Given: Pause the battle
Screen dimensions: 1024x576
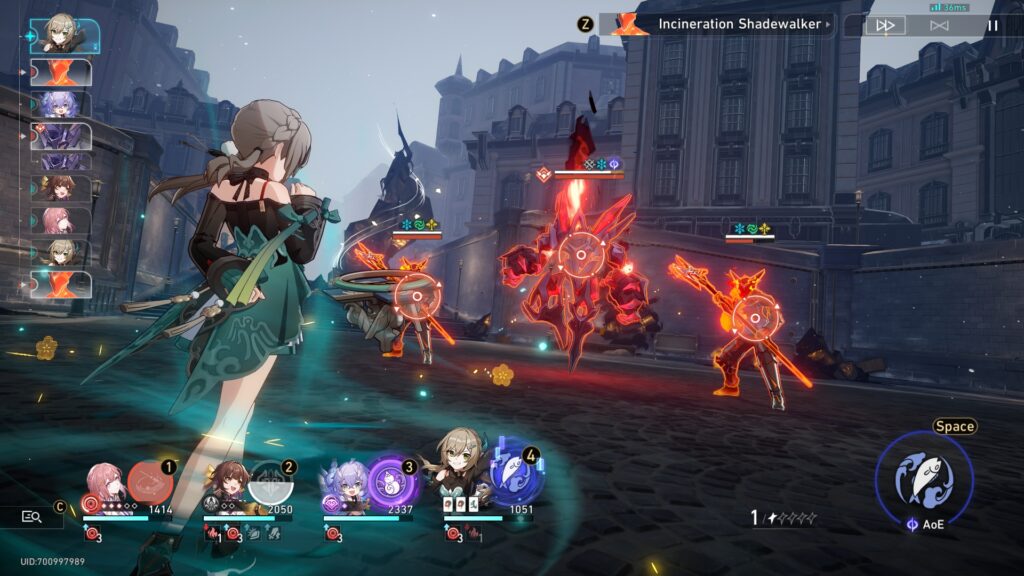Looking at the screenshot, I should click(992, 25).
